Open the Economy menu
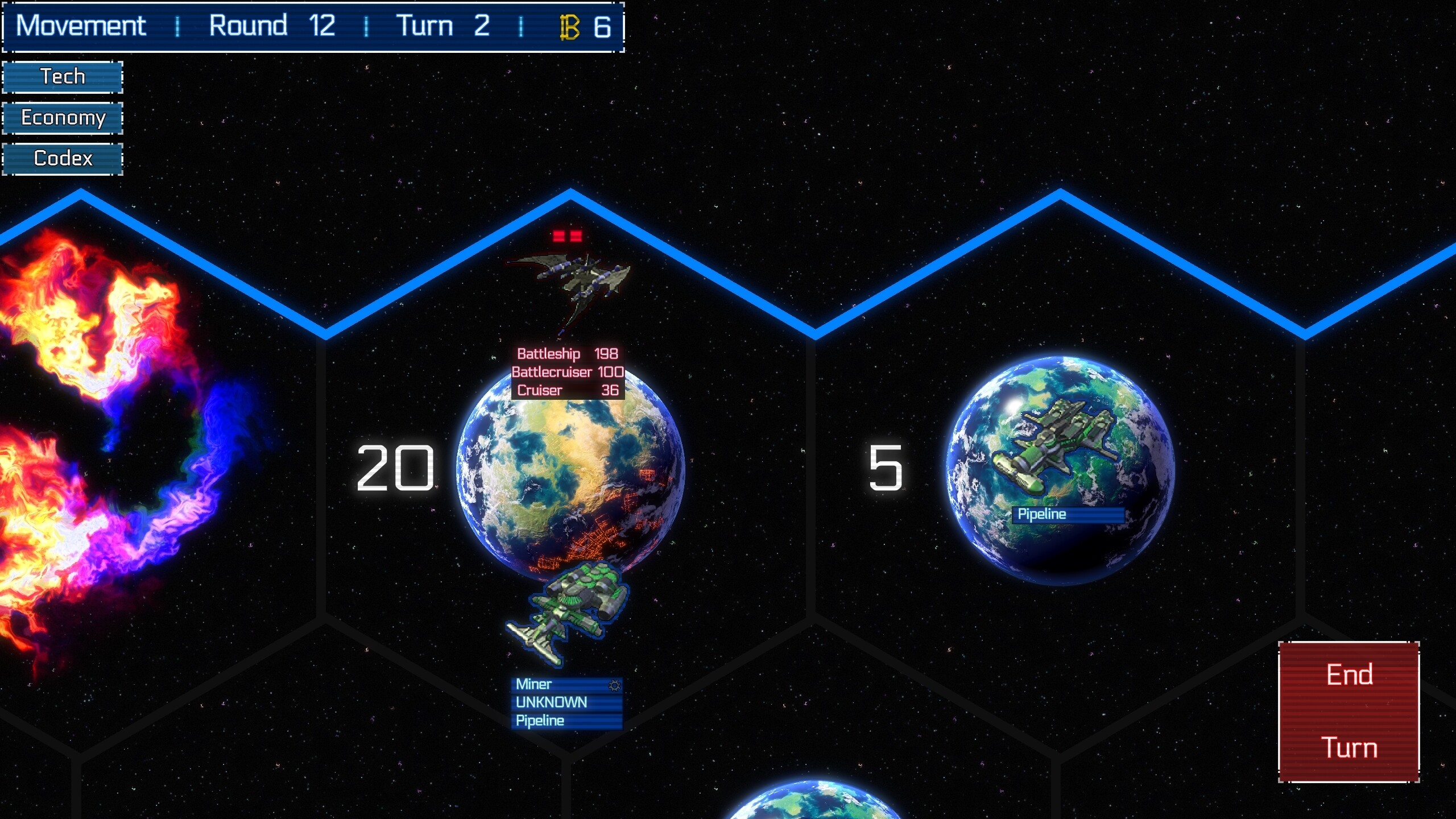 tap(63, 118)
